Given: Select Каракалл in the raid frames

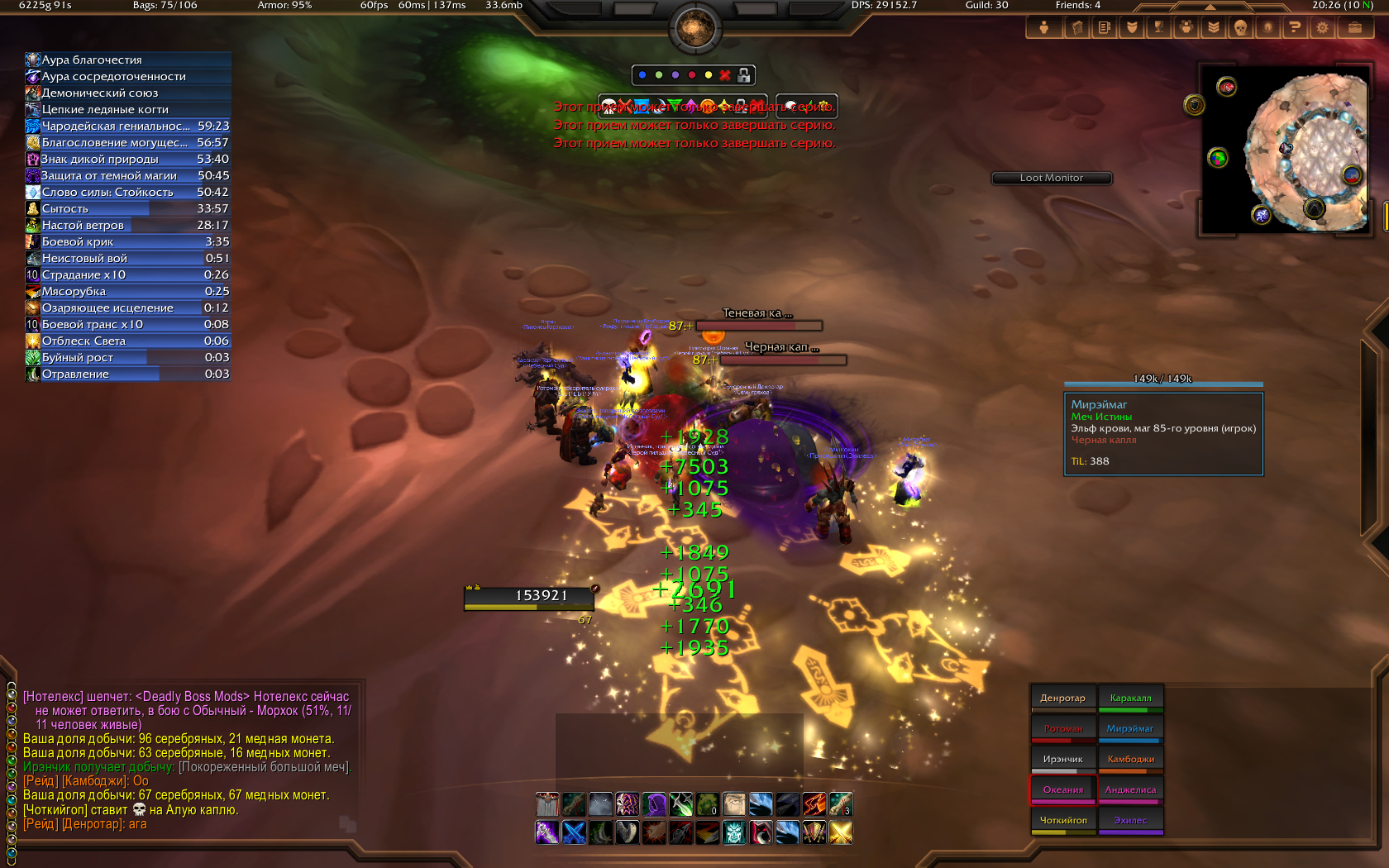Looking at the screenshot, I should (x=1130, y=699).
